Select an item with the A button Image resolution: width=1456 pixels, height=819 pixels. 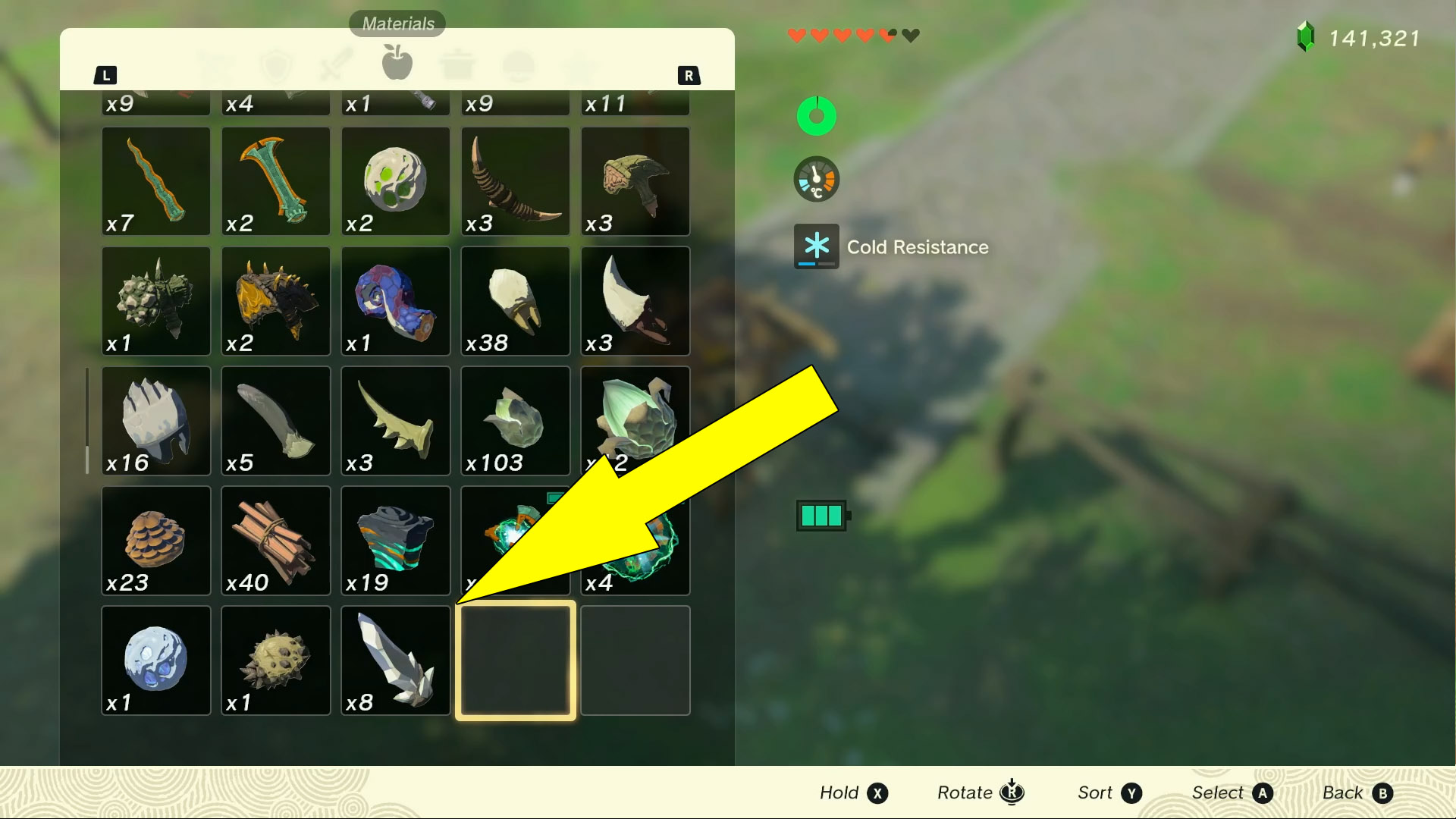[x=1261, y=792]
